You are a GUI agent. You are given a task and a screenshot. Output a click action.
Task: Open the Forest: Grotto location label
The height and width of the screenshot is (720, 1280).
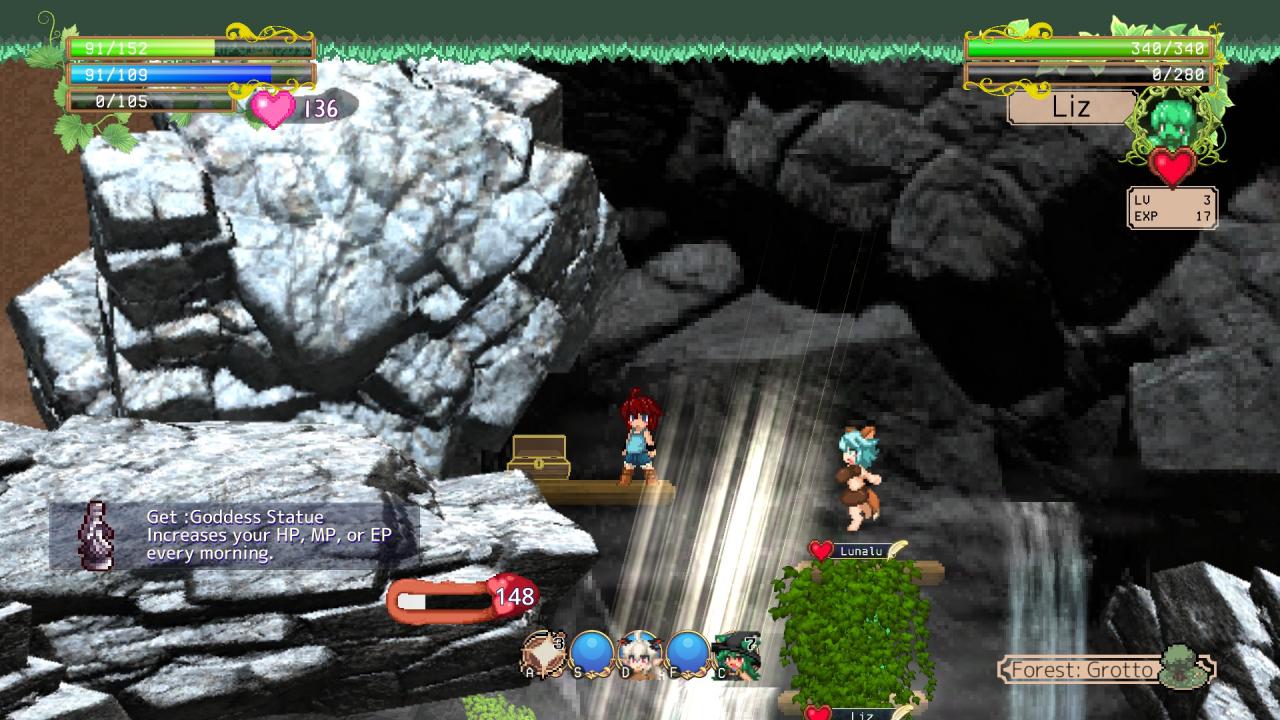tap(1083, 669)
